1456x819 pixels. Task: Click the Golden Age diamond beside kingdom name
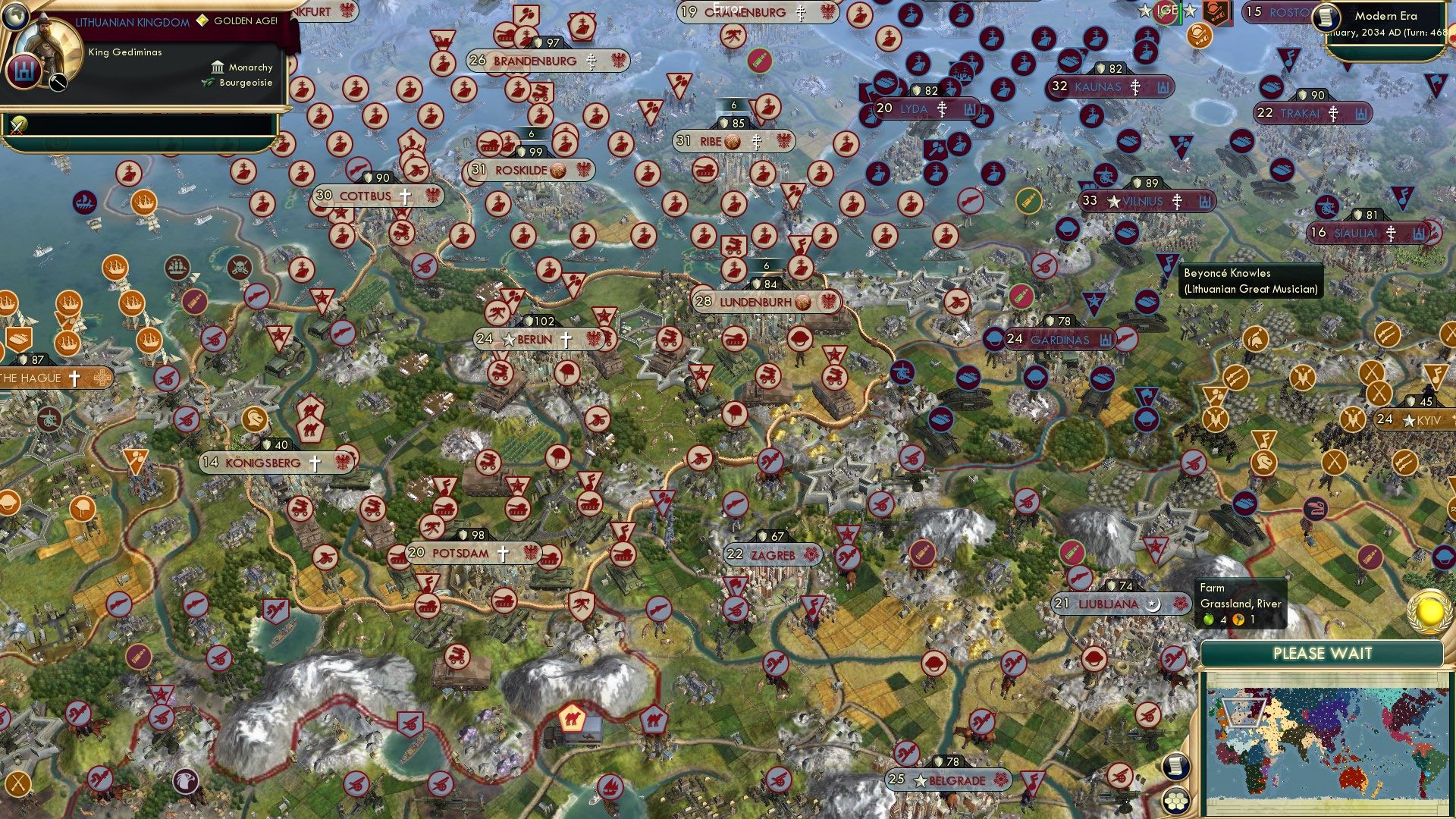(202, 20)
